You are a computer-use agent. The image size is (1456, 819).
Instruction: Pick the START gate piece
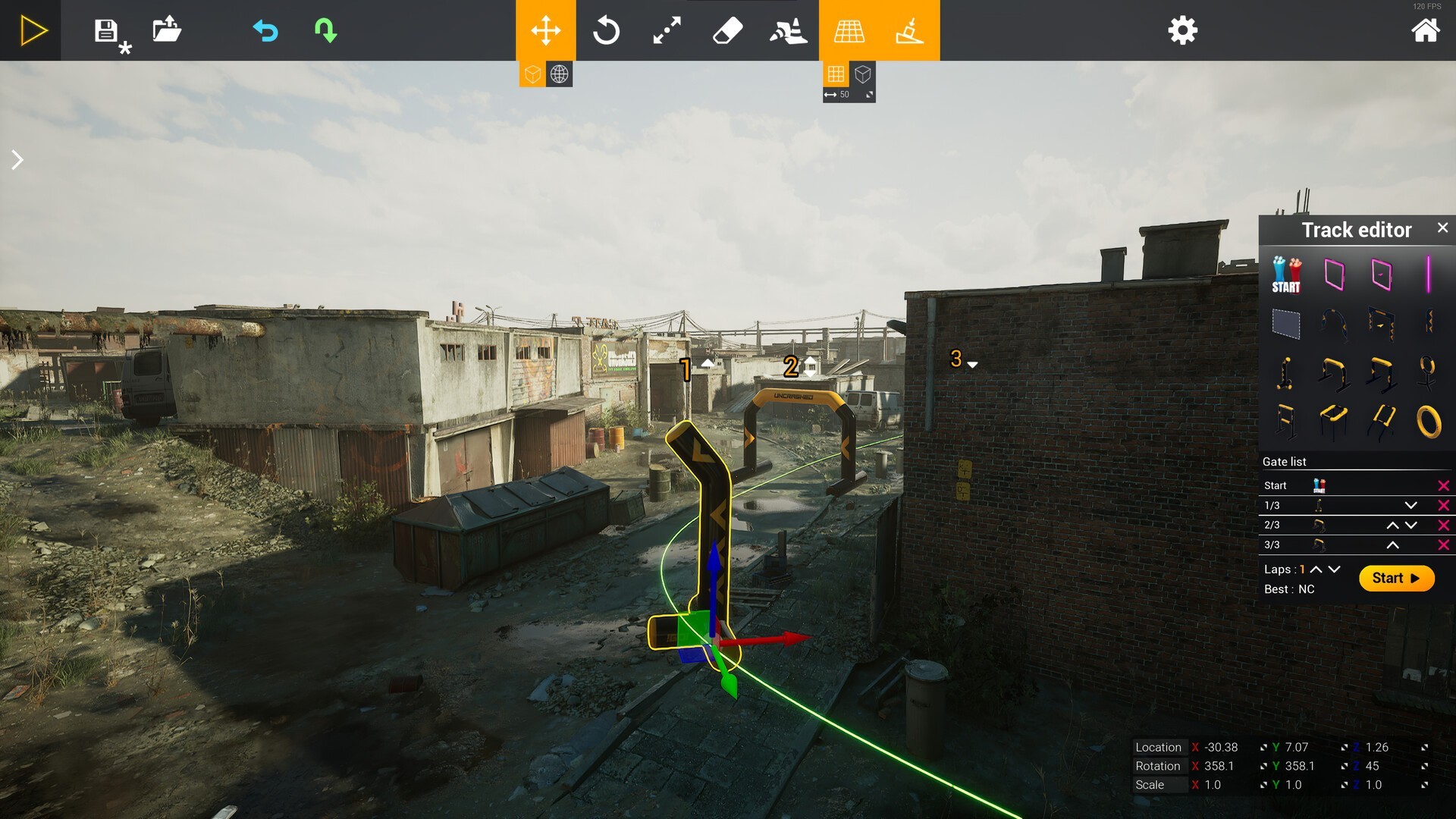1286,275
